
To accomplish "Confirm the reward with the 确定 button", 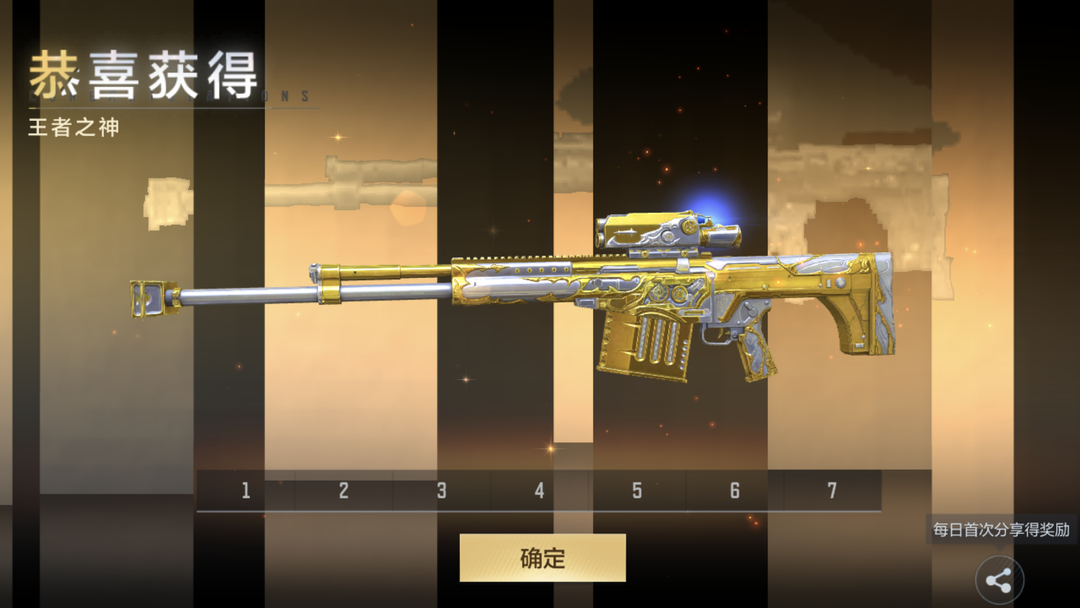I will pos(542,558).
